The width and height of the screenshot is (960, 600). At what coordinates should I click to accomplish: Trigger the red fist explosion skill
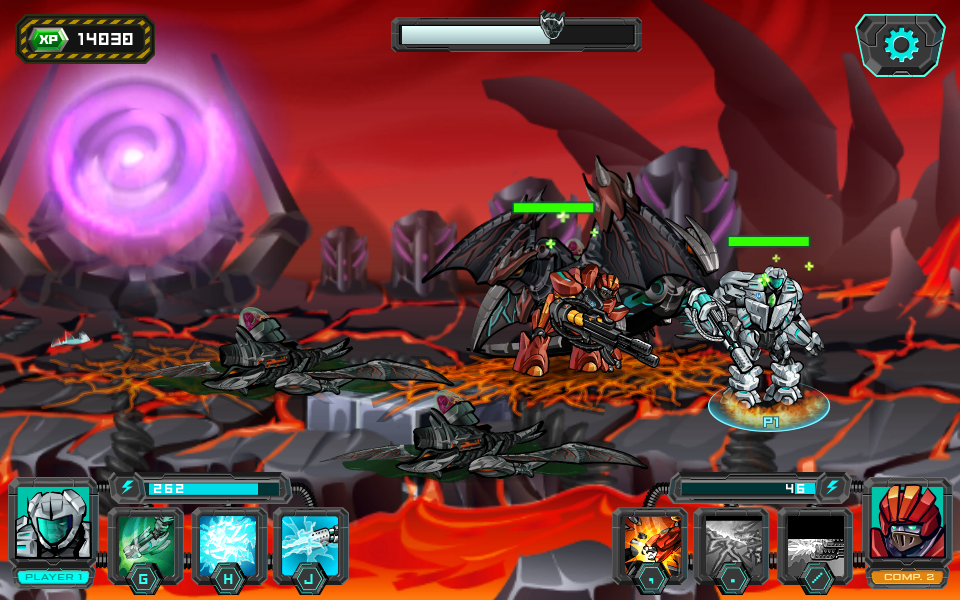[x=651, y=541]
